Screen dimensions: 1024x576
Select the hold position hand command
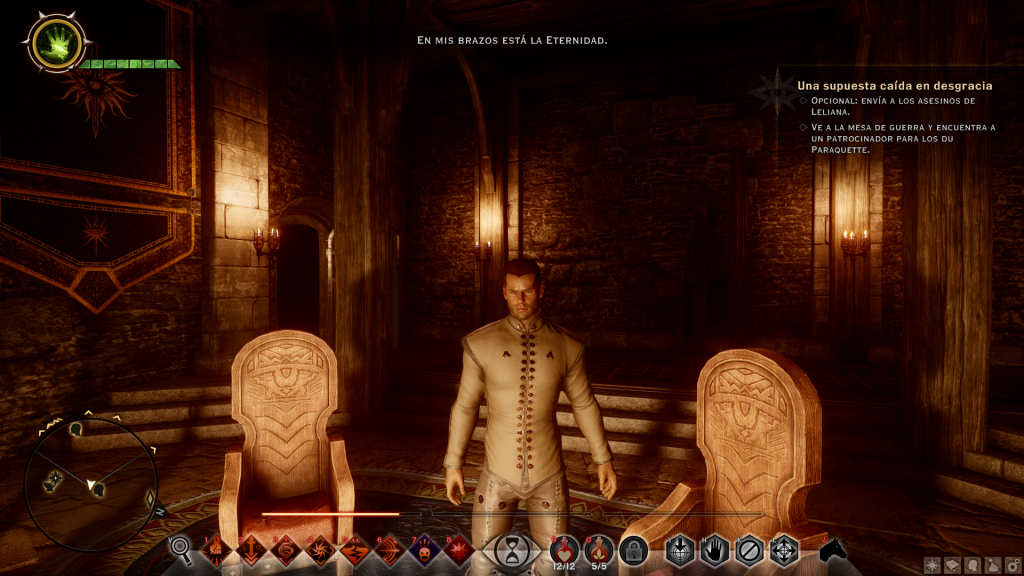(714, 549)
